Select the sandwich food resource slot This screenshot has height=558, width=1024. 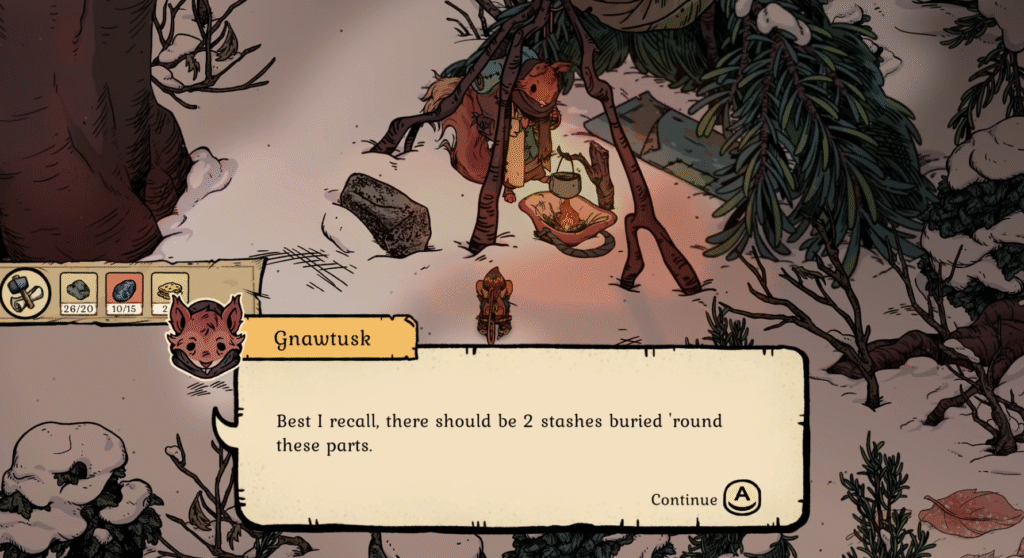pos(166,291)
